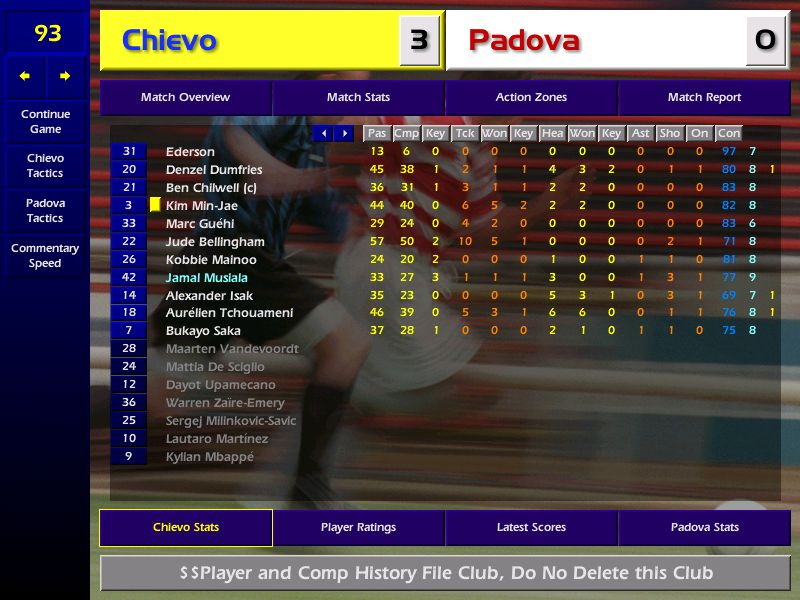Open Chievo Tactics
The image size is (800, 600).
[45, 165]
